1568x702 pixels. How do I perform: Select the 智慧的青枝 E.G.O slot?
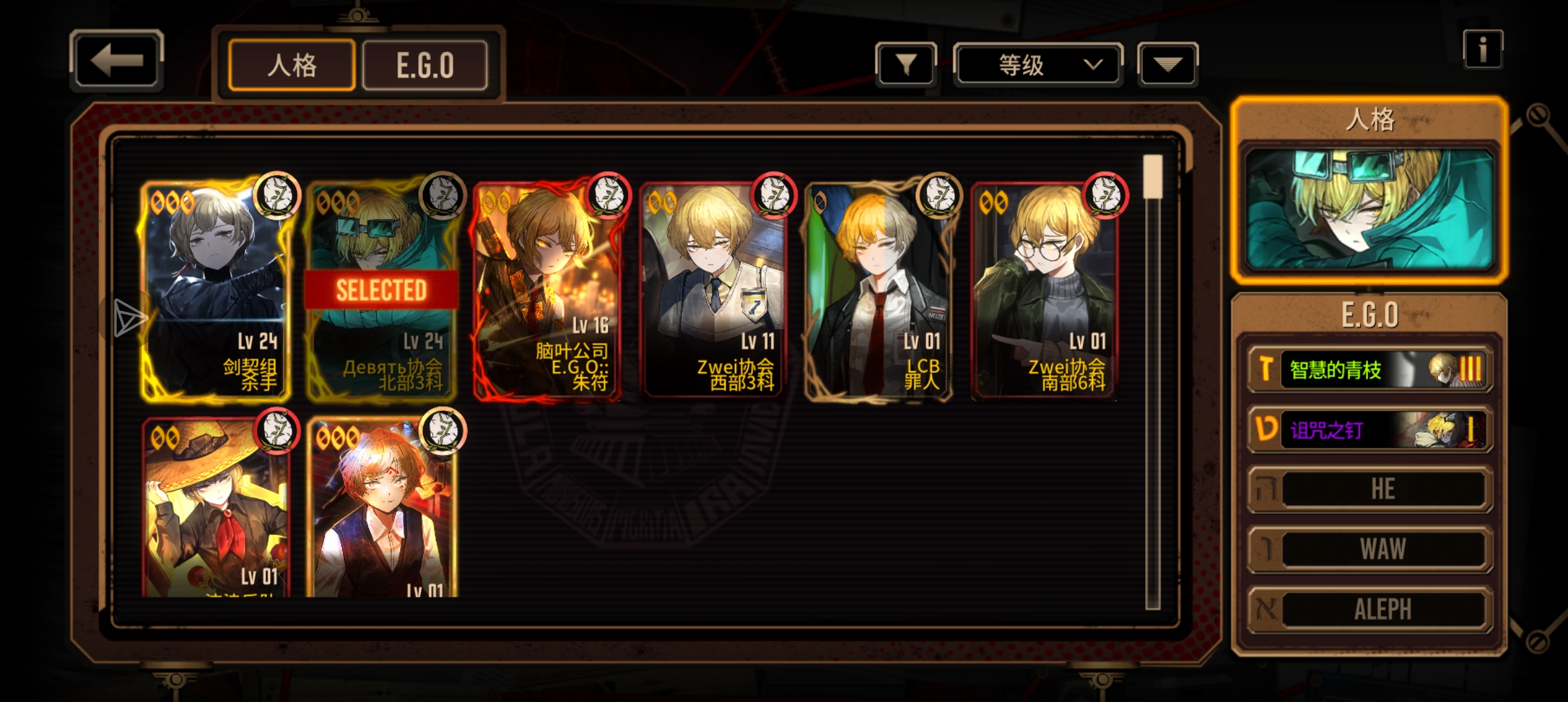(1369, 369)
